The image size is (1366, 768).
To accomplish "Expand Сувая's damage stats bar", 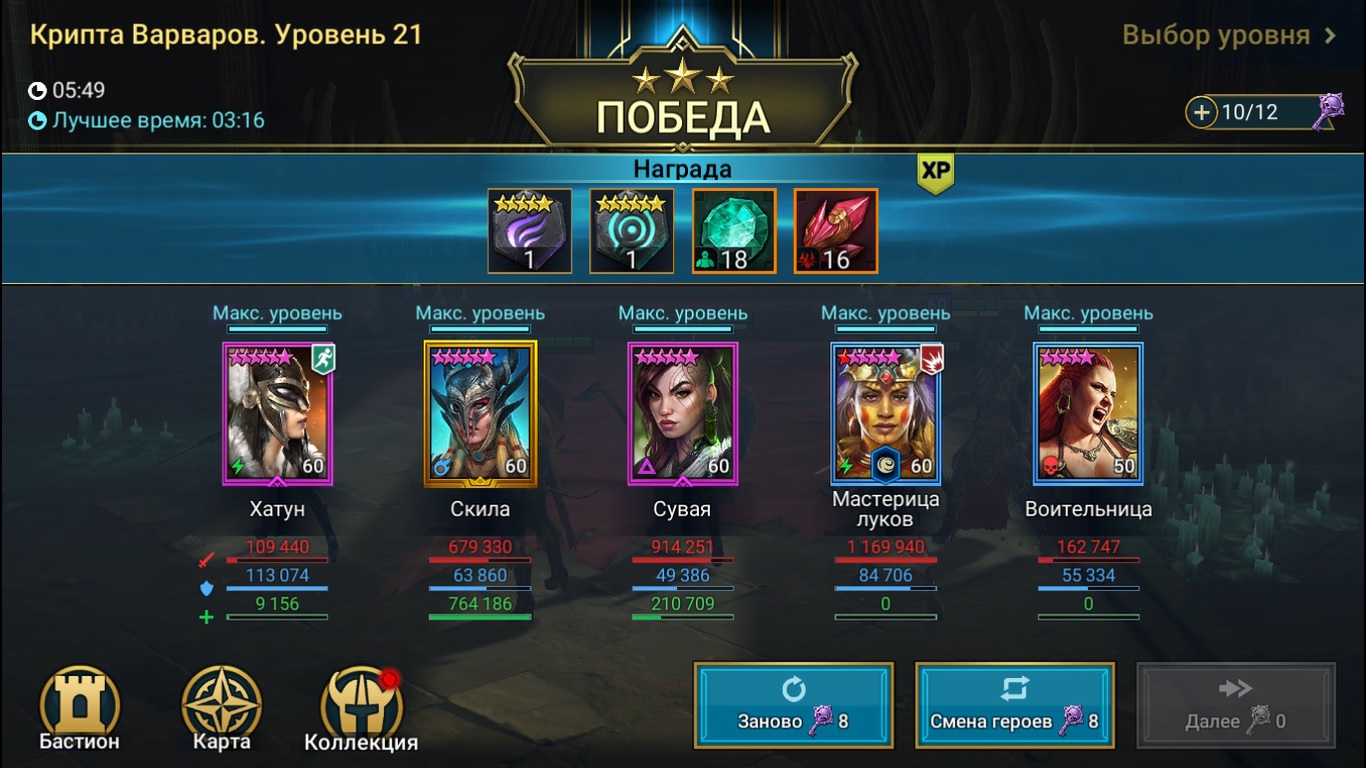I will (683, 560).
